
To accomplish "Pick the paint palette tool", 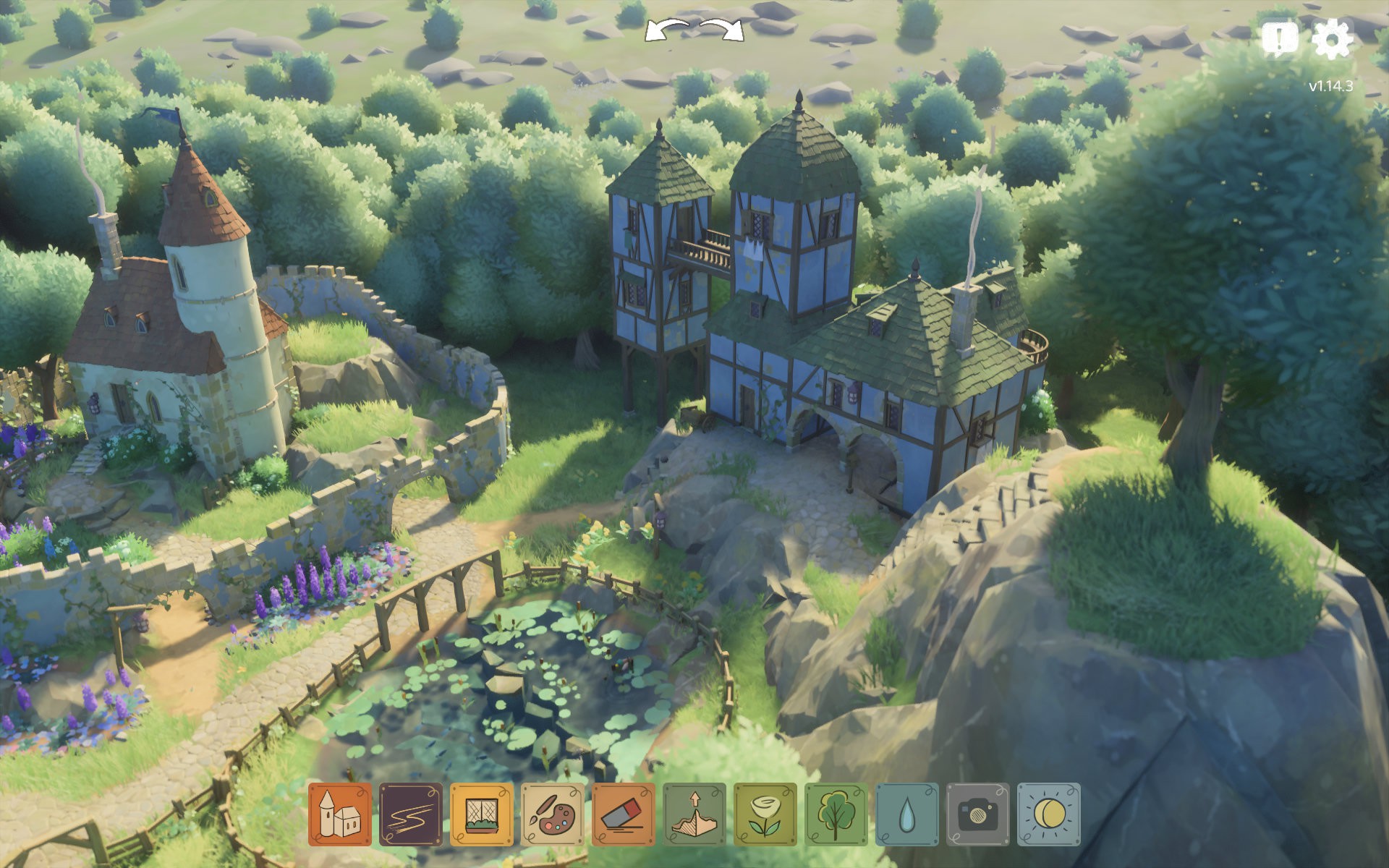I will pyautogui.click(x=552, y=814).
